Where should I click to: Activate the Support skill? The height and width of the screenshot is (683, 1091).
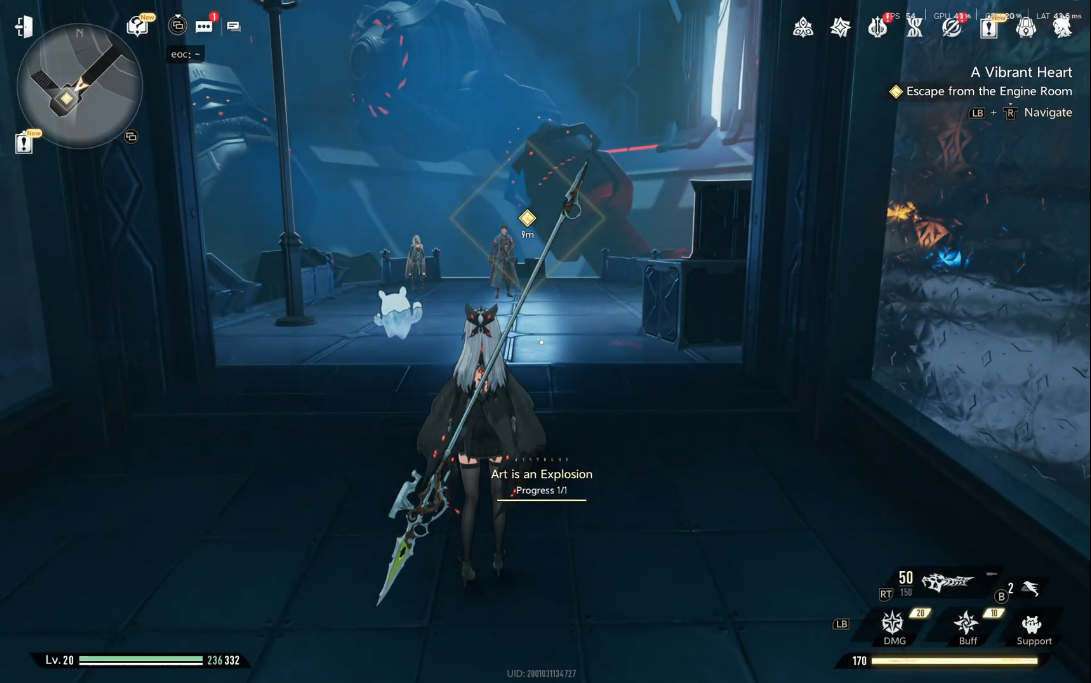pyautogui.click(x=1034, y=627)
